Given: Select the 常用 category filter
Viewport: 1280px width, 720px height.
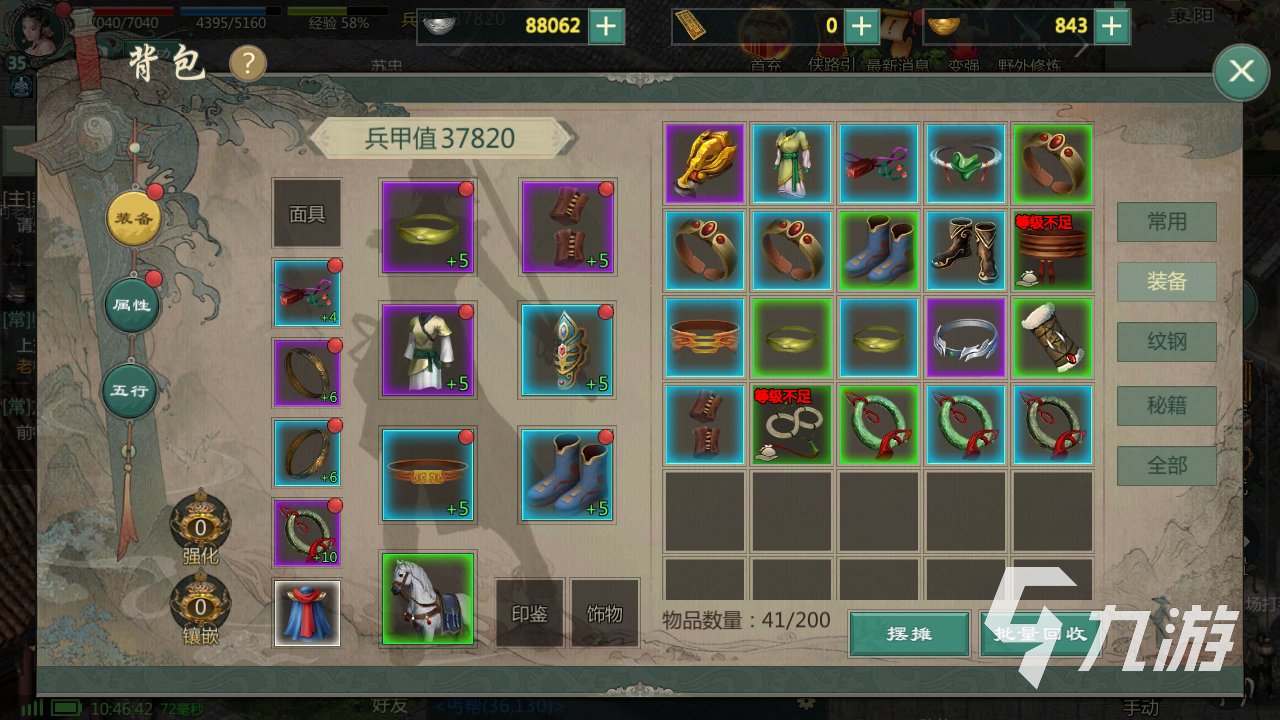Looking at the screenshot, I should pyautogui.click(x=1166, y=222).
